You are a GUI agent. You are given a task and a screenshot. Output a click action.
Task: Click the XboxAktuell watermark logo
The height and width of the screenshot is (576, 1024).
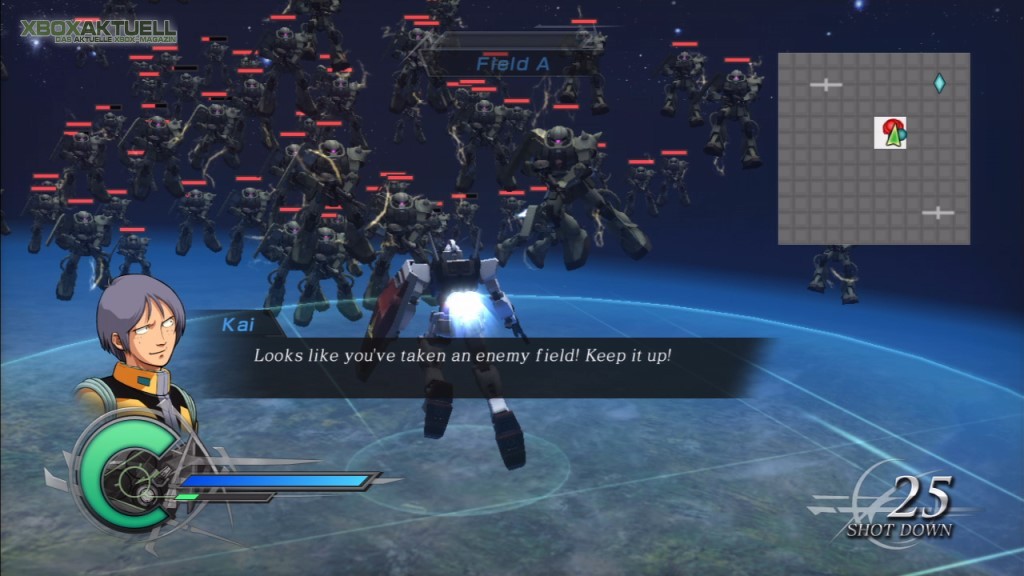pos(98,33)
